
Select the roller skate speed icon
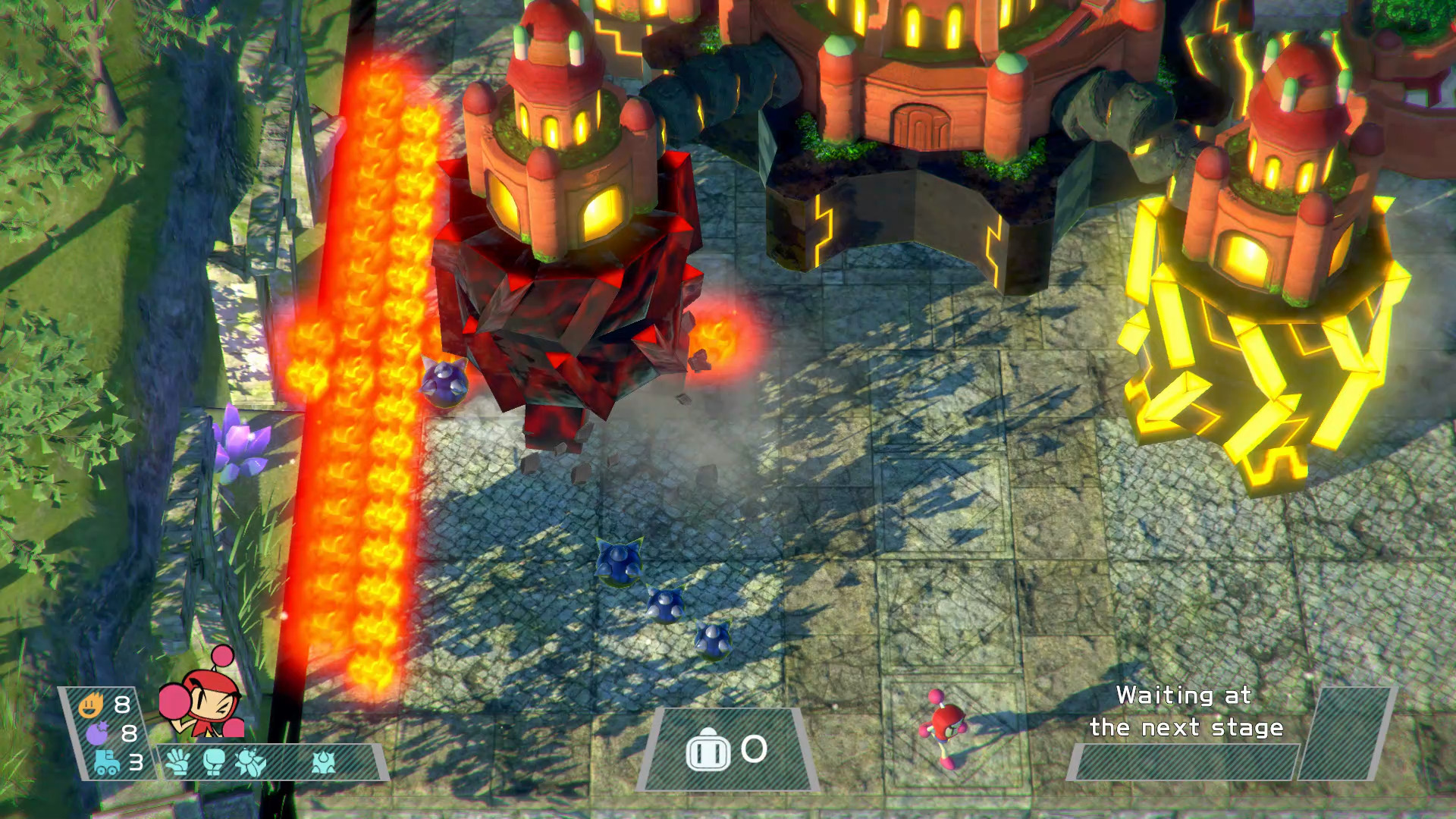point(105,761)
